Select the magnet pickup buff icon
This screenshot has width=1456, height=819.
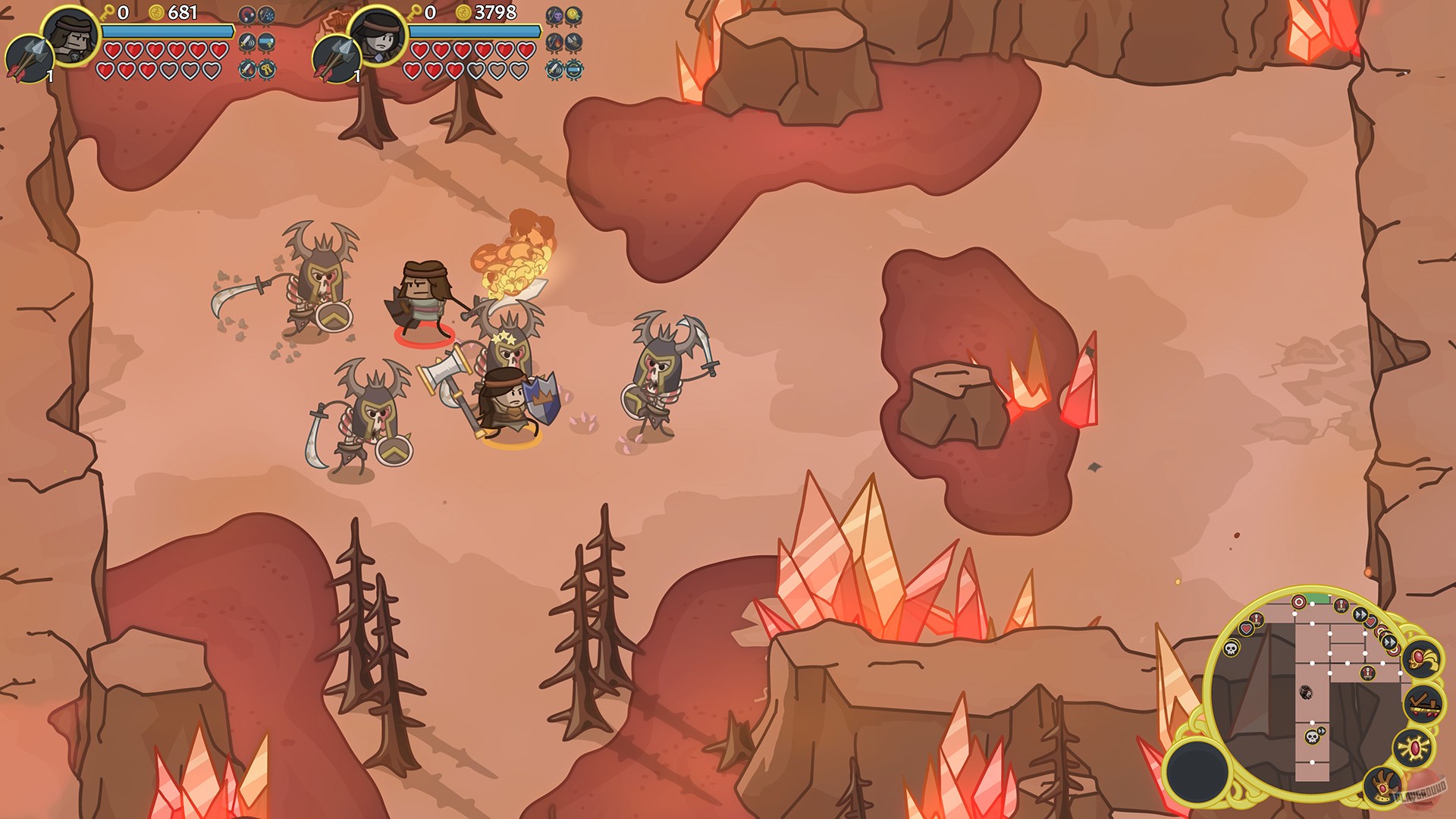pos(247,14)
